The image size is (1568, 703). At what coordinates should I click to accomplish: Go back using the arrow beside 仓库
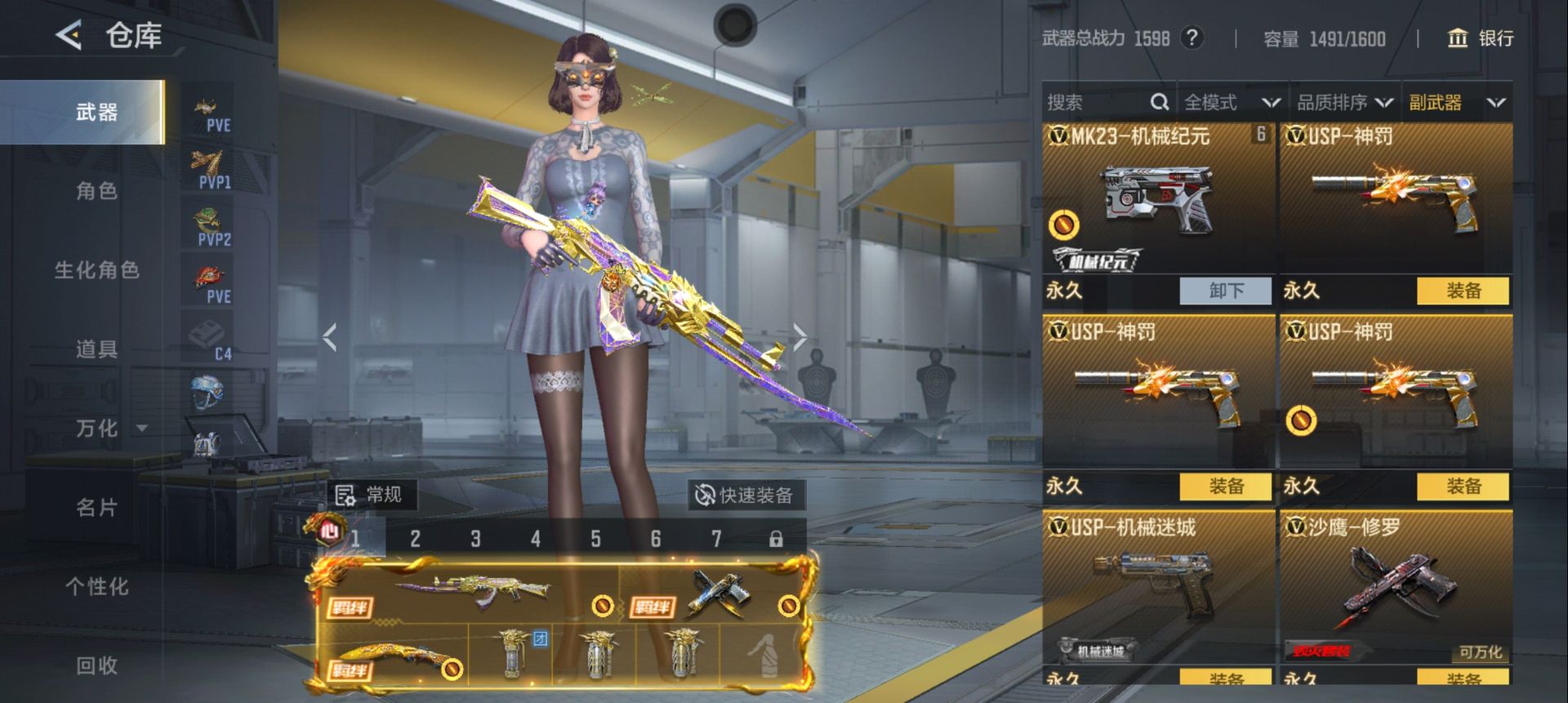[x=69, y=35]
